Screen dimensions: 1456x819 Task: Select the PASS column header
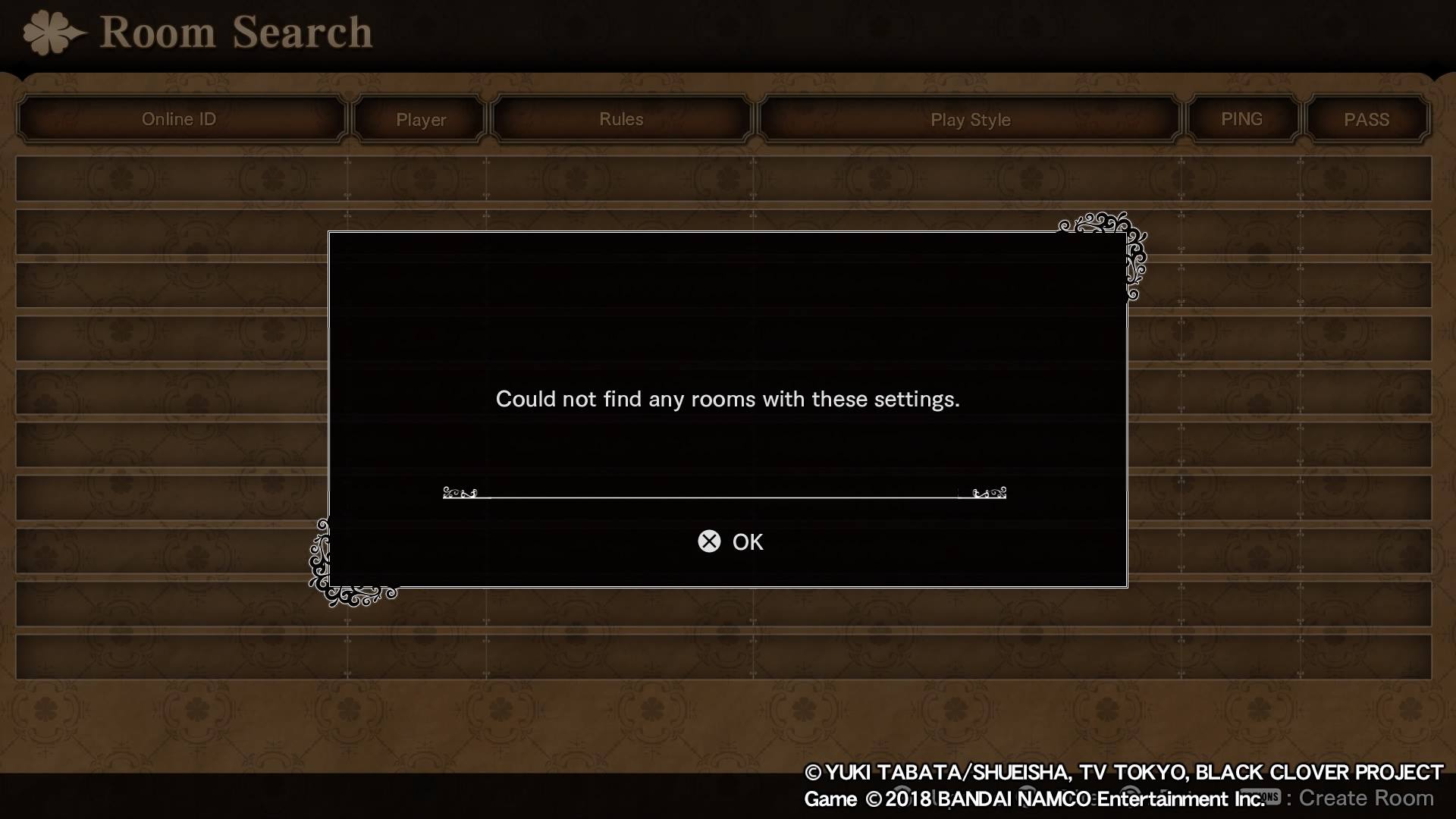click(1367, 120)
